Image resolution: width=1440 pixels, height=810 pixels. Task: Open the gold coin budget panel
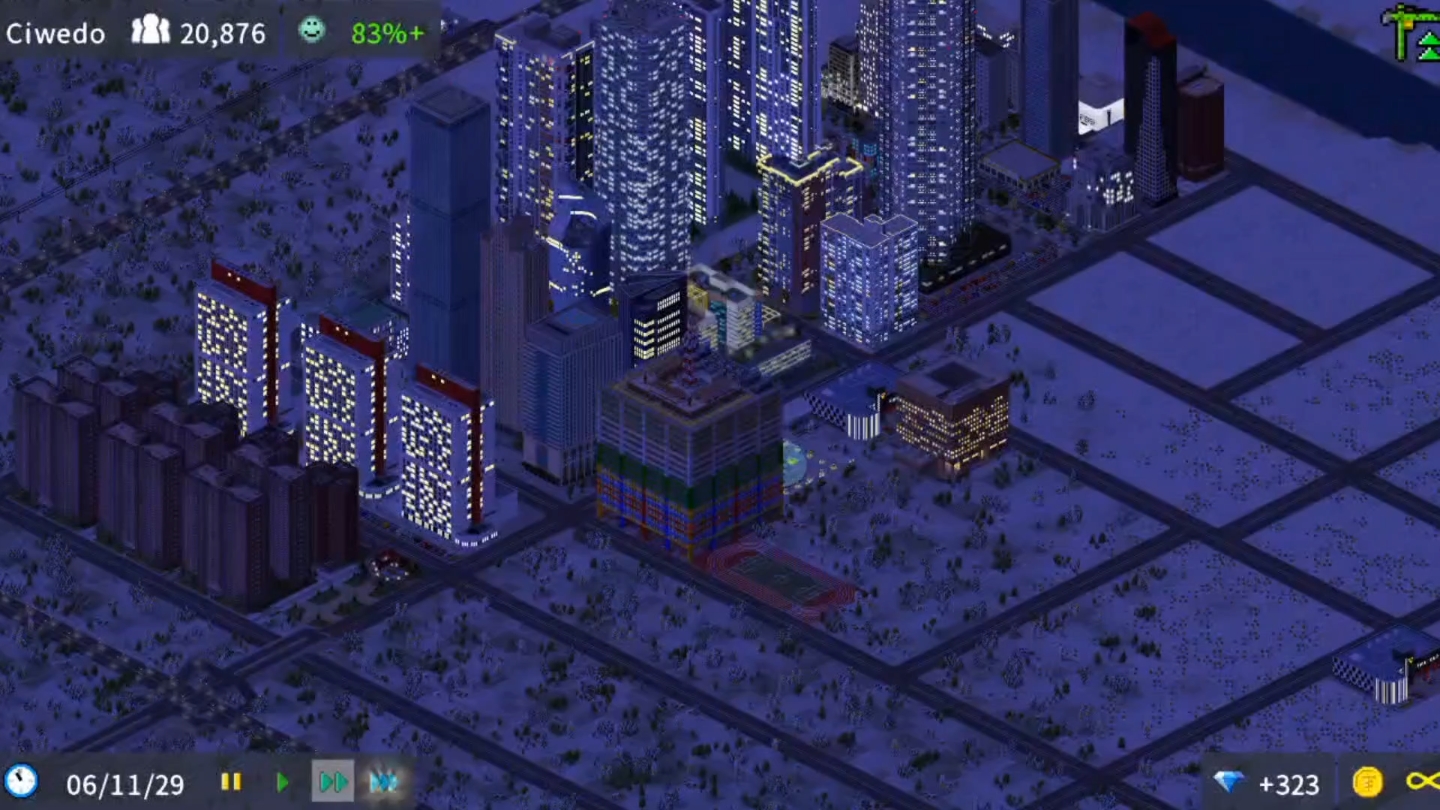tap(1367, 782)
